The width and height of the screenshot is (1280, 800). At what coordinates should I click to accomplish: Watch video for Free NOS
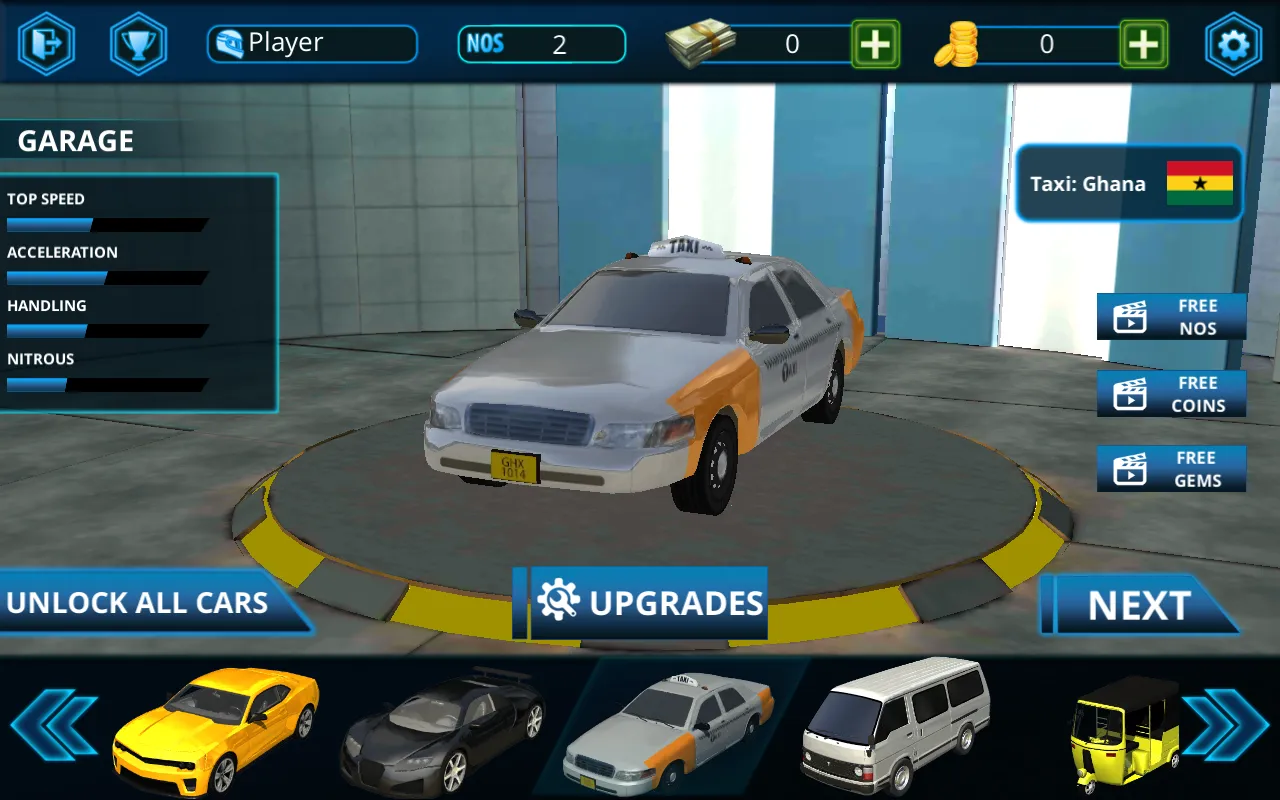tap(1171, 317)
